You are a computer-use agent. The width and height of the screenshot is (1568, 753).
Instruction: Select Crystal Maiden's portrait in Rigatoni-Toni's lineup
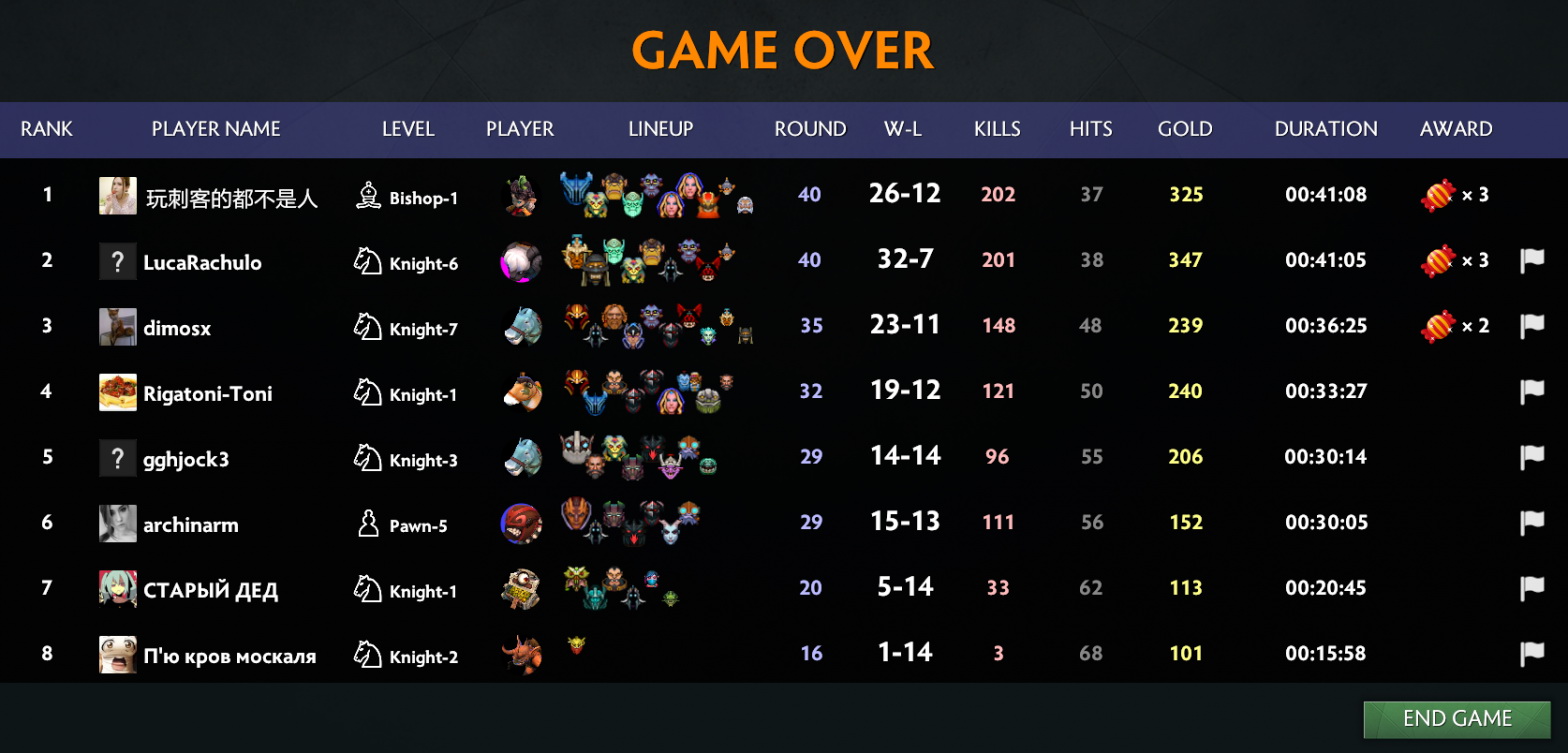pos(671,402)
